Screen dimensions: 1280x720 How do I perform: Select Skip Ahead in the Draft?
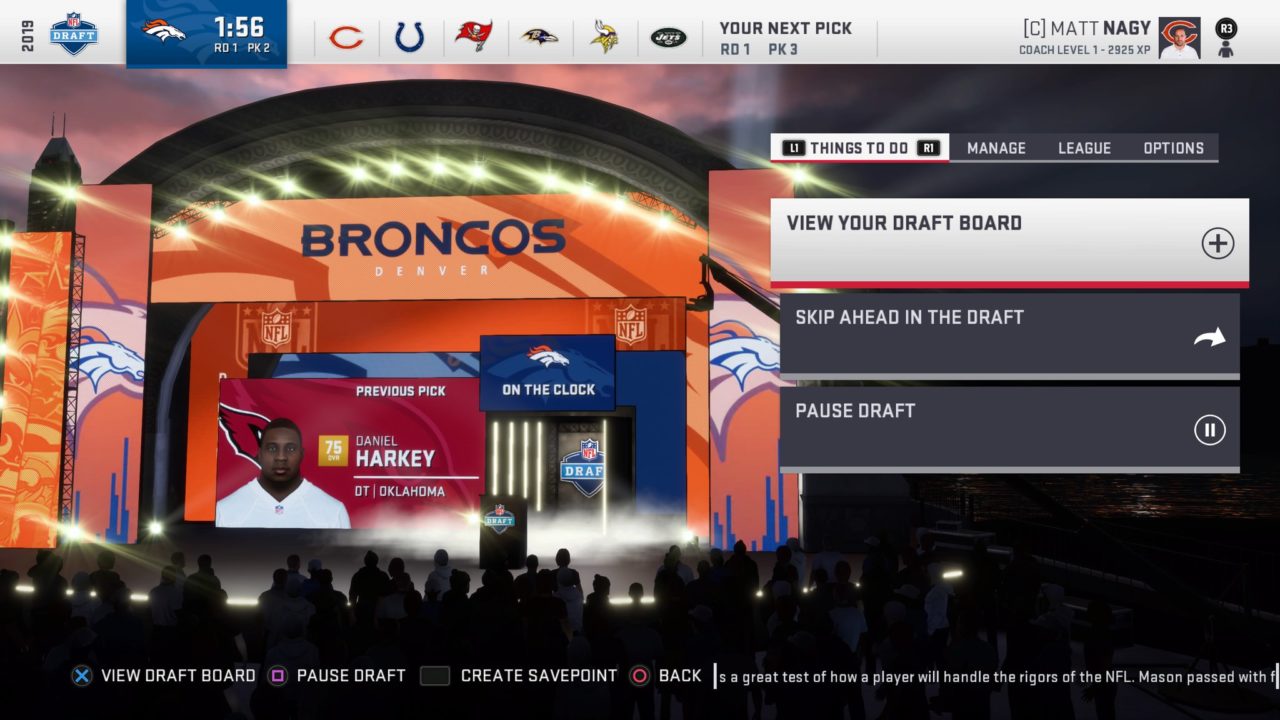click(1009, 335)
